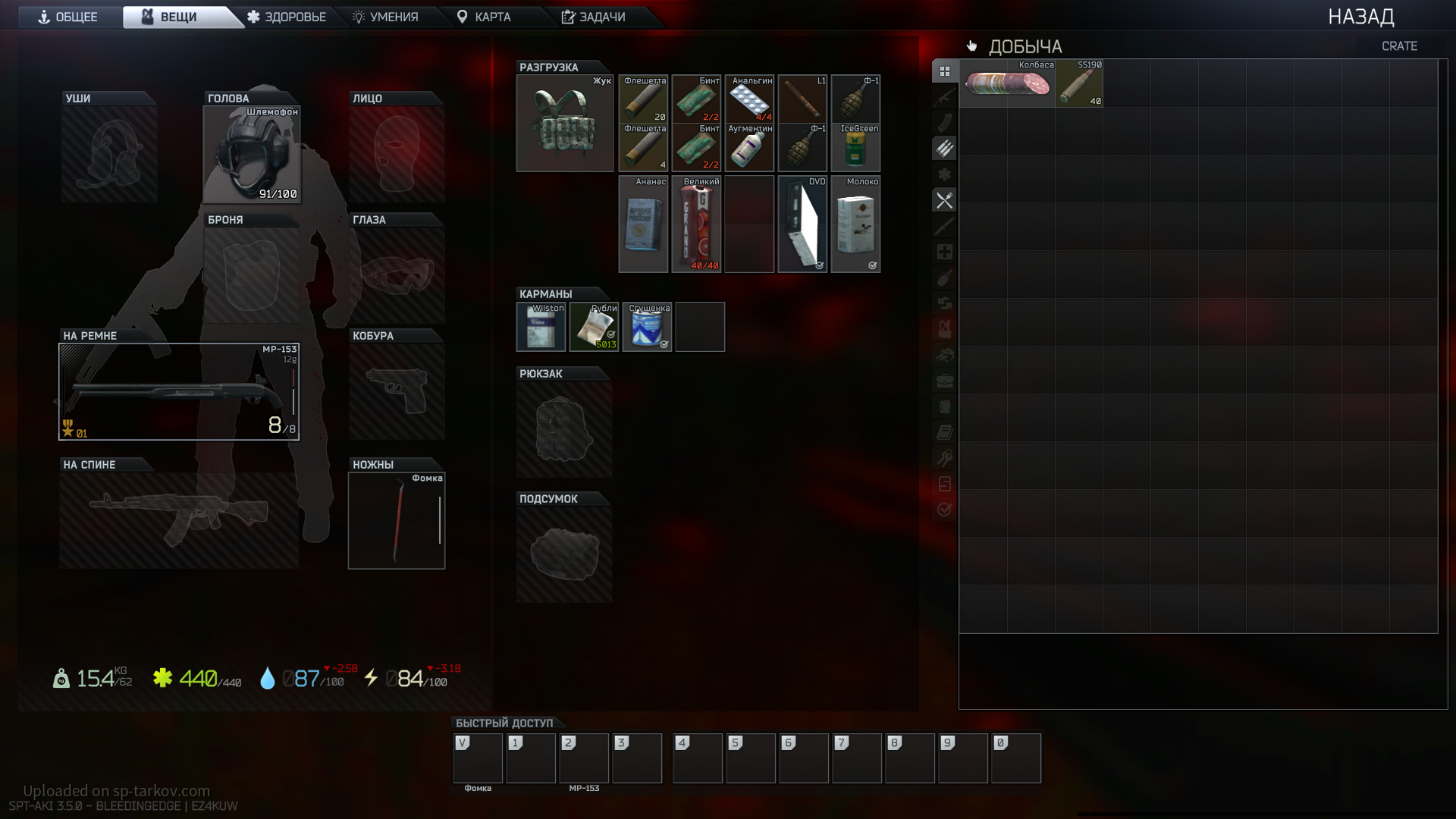Select the Рубли money stack
This screenshot has height=819, width=1456.
tap(594, 327)
